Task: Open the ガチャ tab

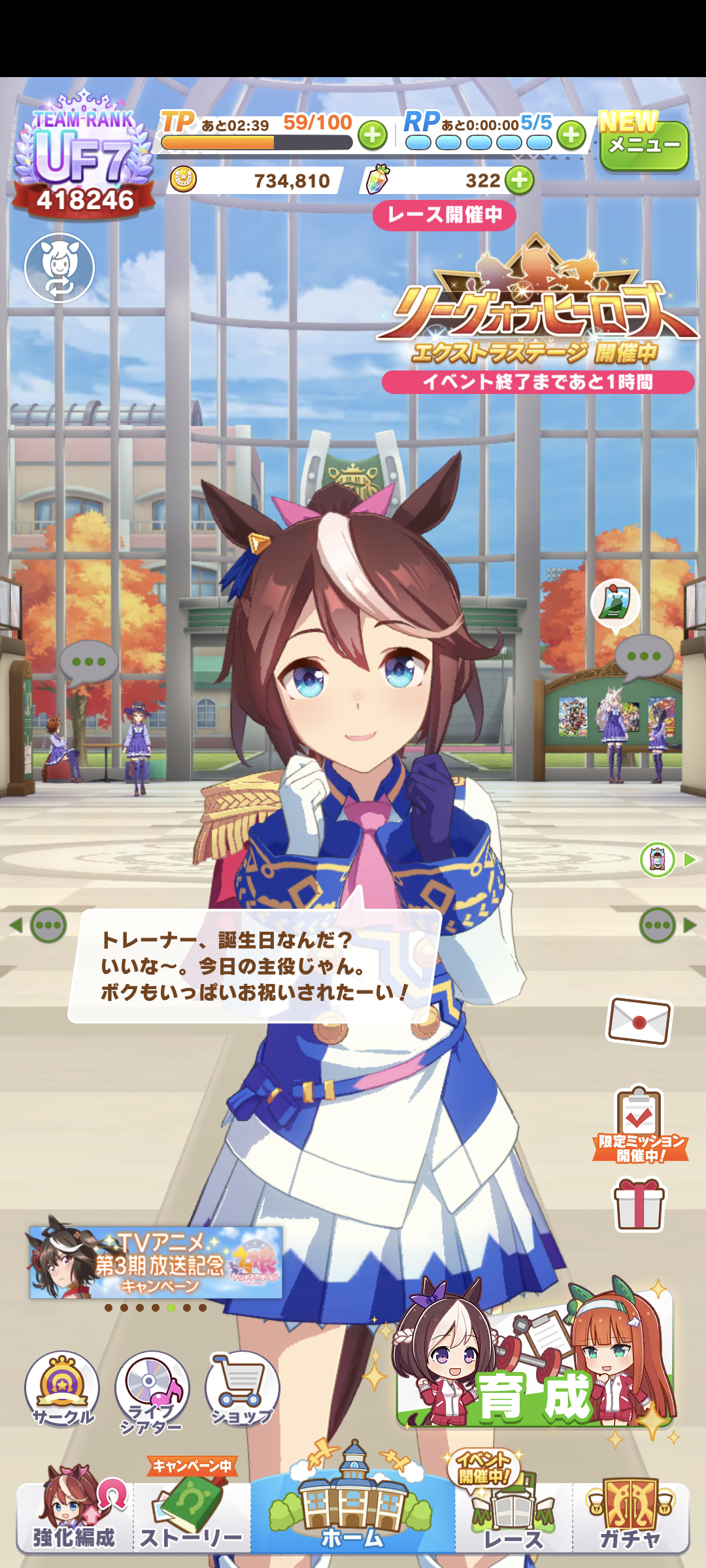Action: click(x=631, y=1517)
